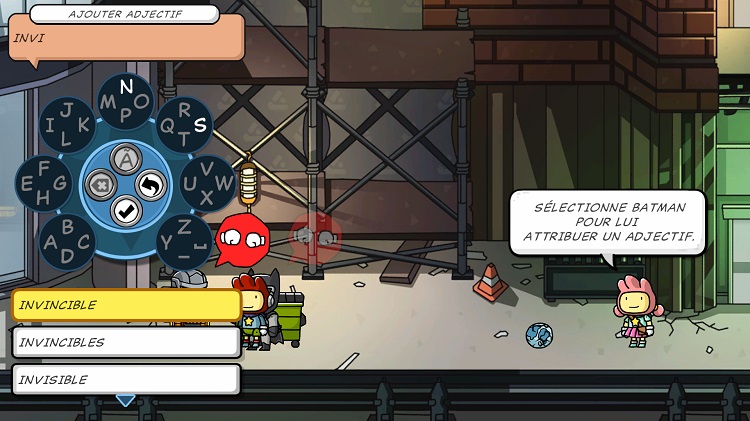Click the adjective text field showing INVI
This screenshot has width=750, height=421.
pos(126,38)
